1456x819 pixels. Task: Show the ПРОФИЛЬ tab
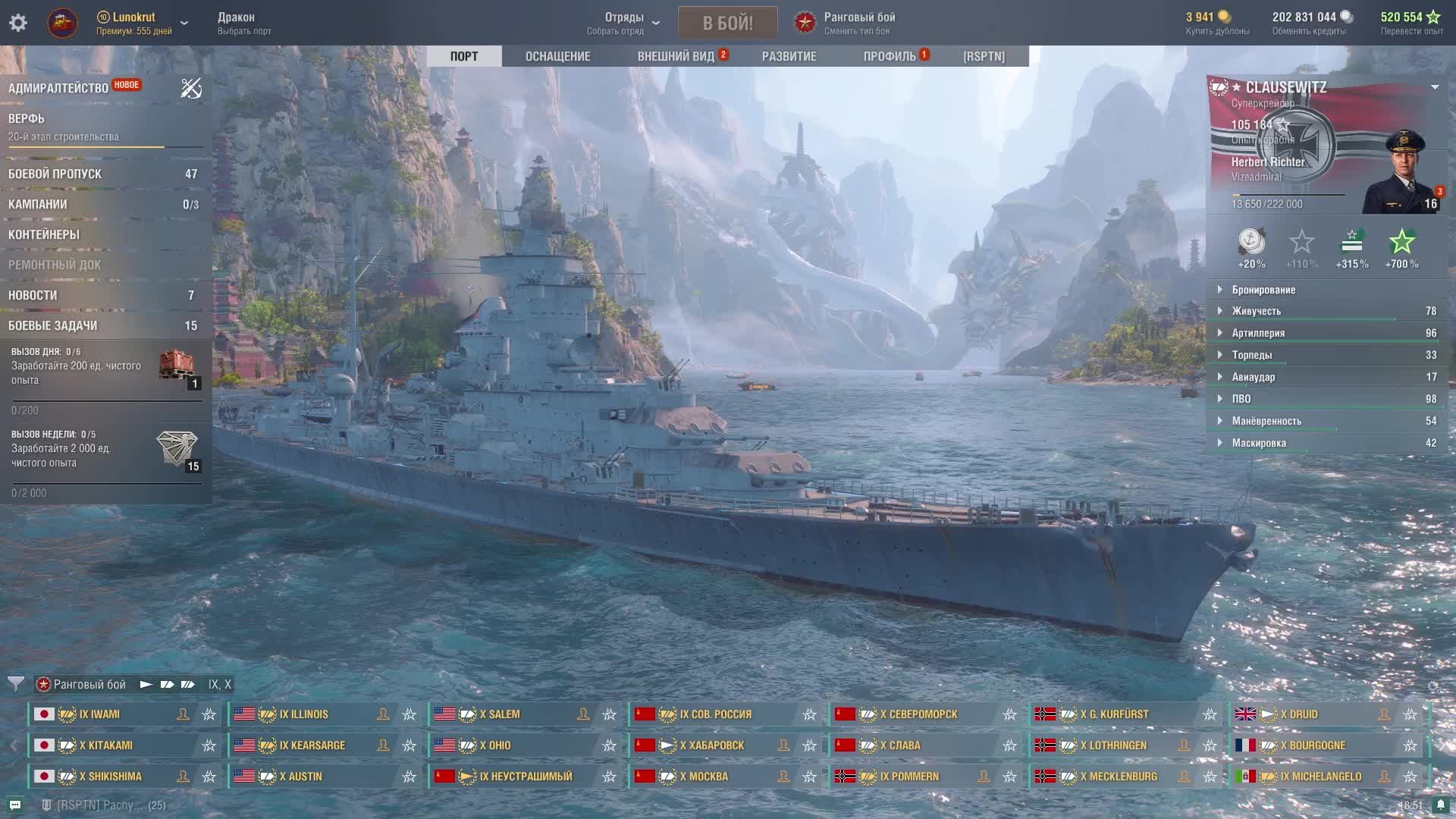(x=889, y=56)
